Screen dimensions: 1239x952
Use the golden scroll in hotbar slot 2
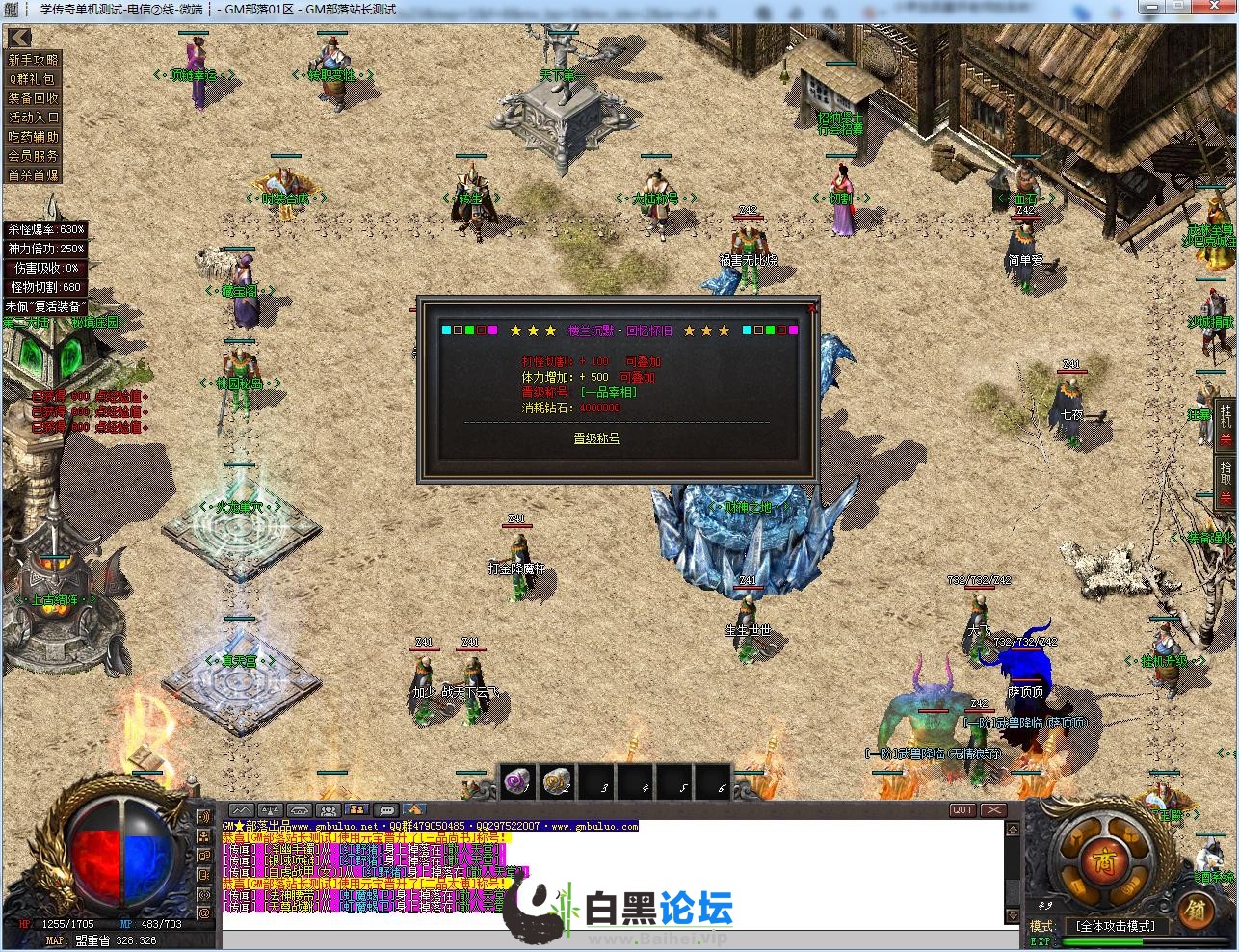pyautogui.click(x=558, y=782)
